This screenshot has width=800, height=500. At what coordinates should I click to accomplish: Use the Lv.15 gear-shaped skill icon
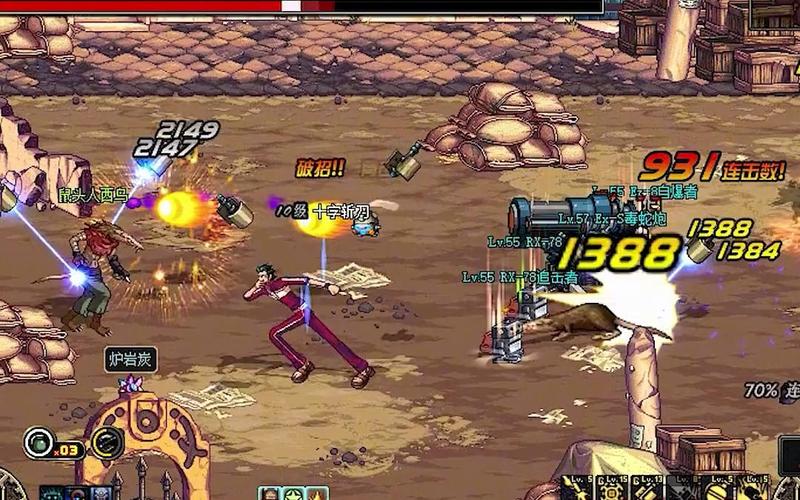pos(612,490)
